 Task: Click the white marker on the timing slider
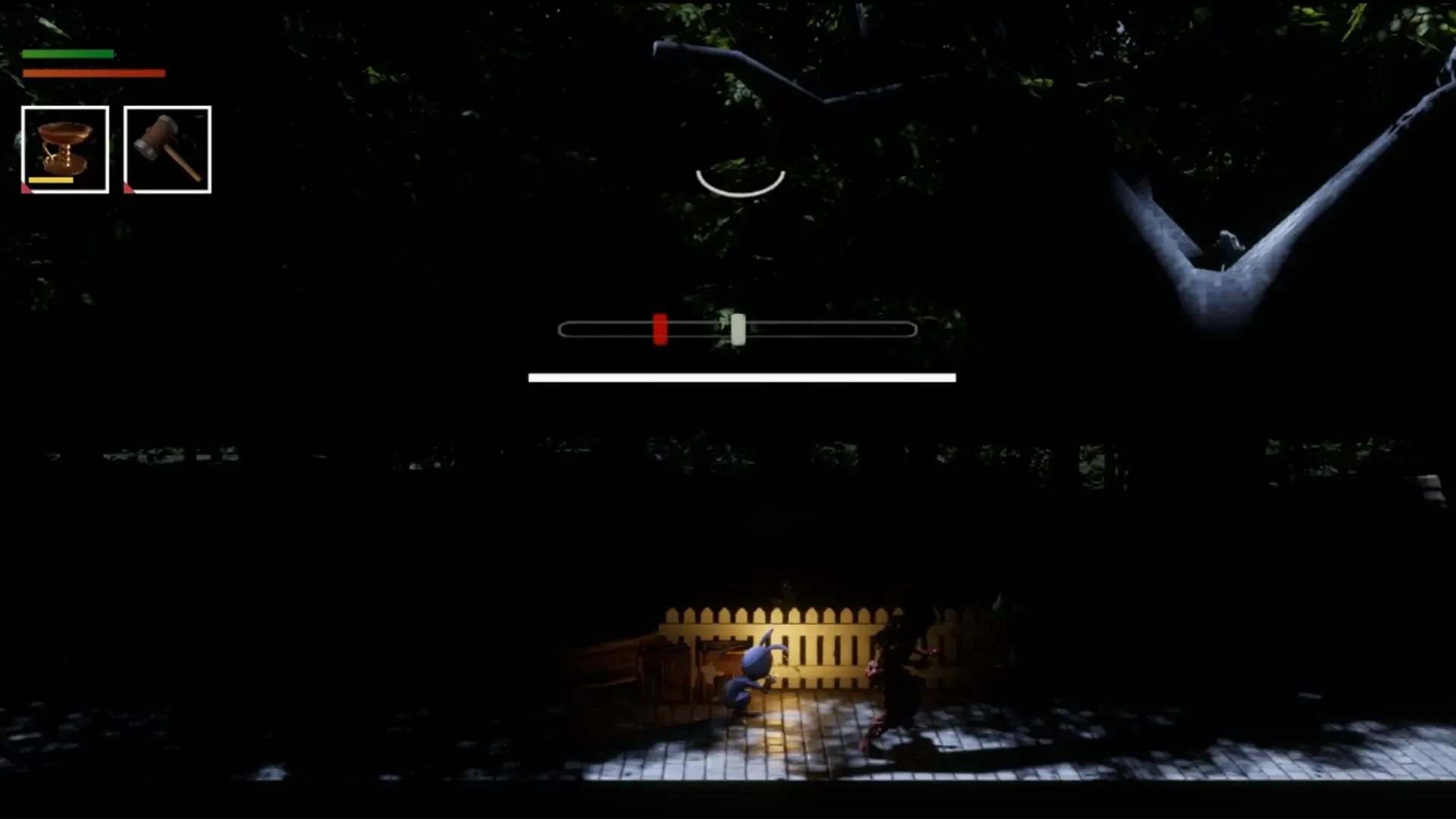[x=738, y=329]
